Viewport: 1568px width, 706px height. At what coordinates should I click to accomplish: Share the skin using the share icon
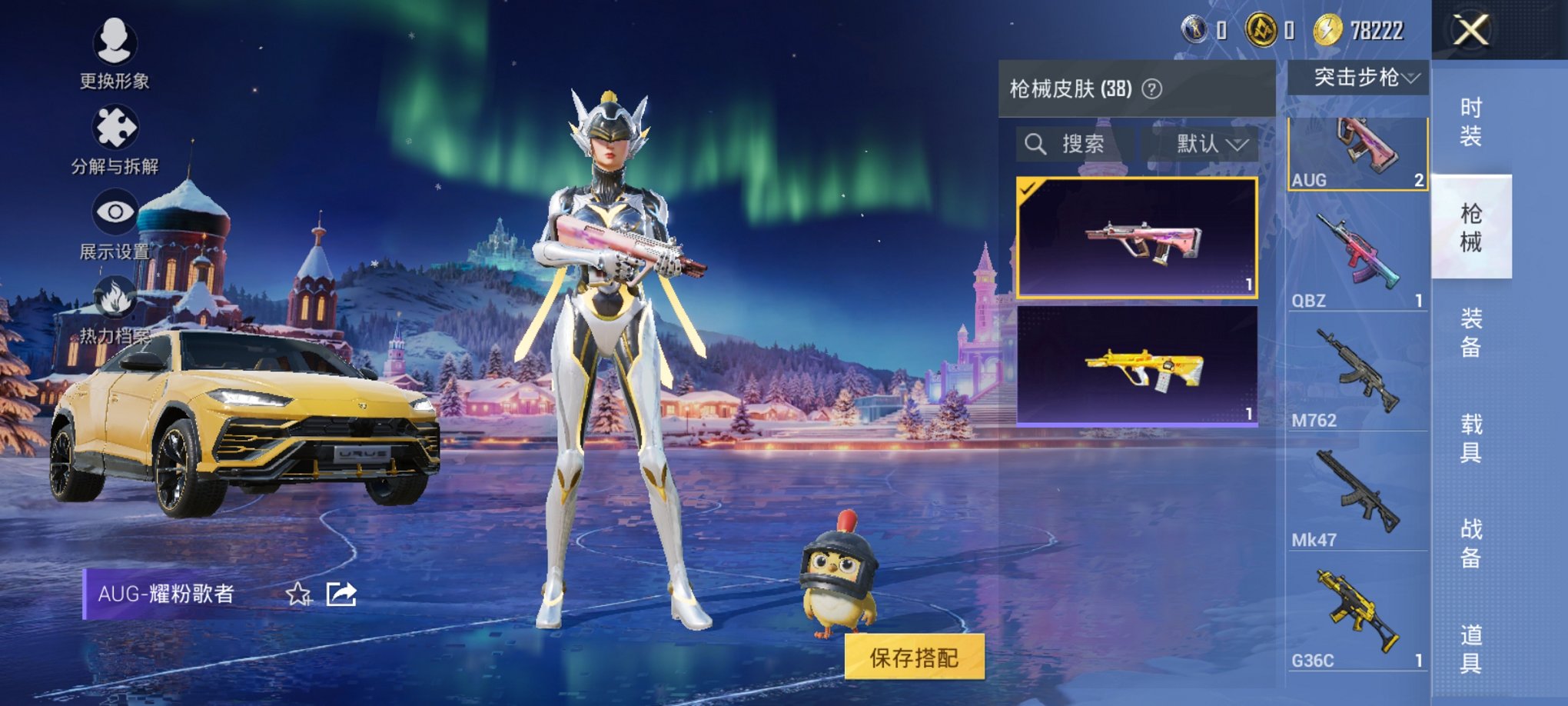pos(341,594)
